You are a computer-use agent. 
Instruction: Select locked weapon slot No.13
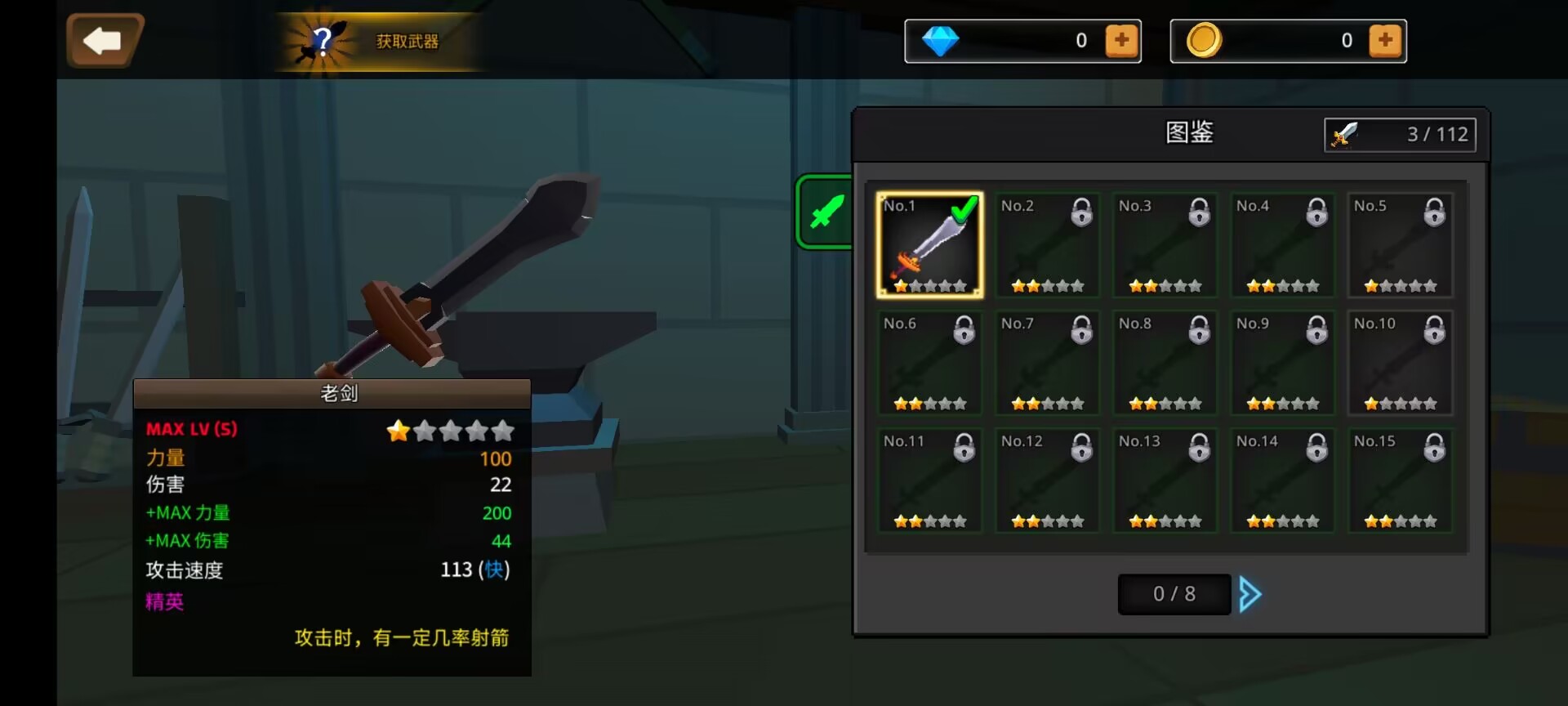(x=1165, y=480)
